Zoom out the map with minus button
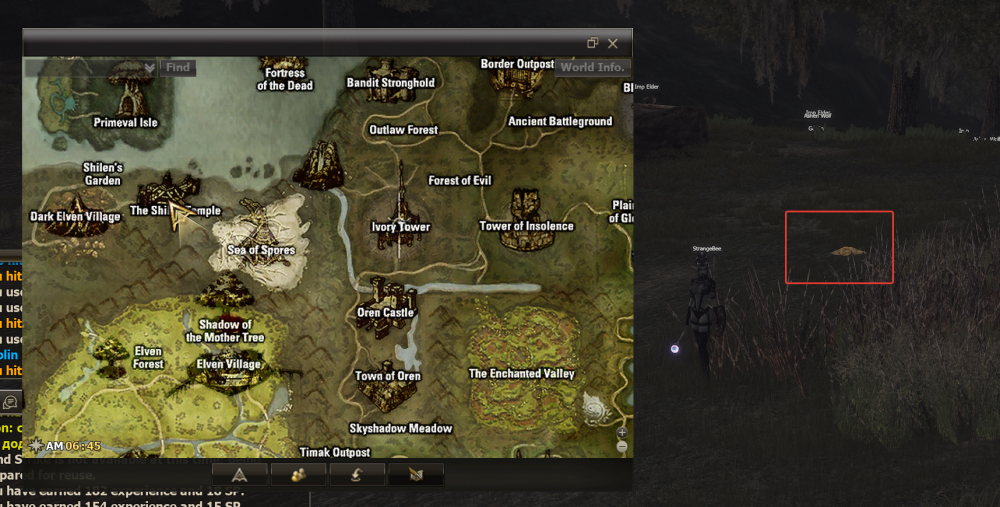 point(622,446)
